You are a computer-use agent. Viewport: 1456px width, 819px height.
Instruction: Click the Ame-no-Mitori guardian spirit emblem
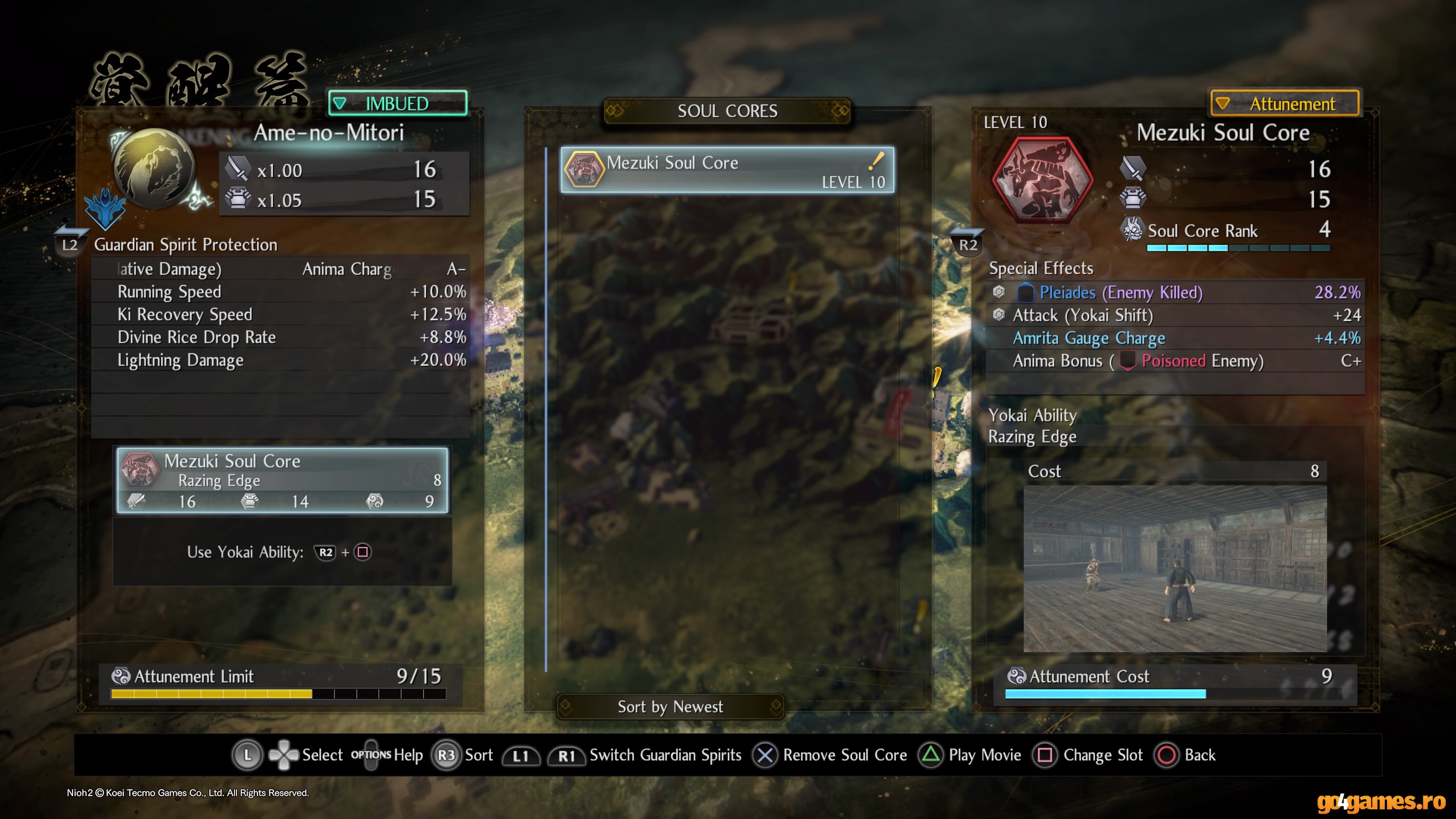coord(154,168)
